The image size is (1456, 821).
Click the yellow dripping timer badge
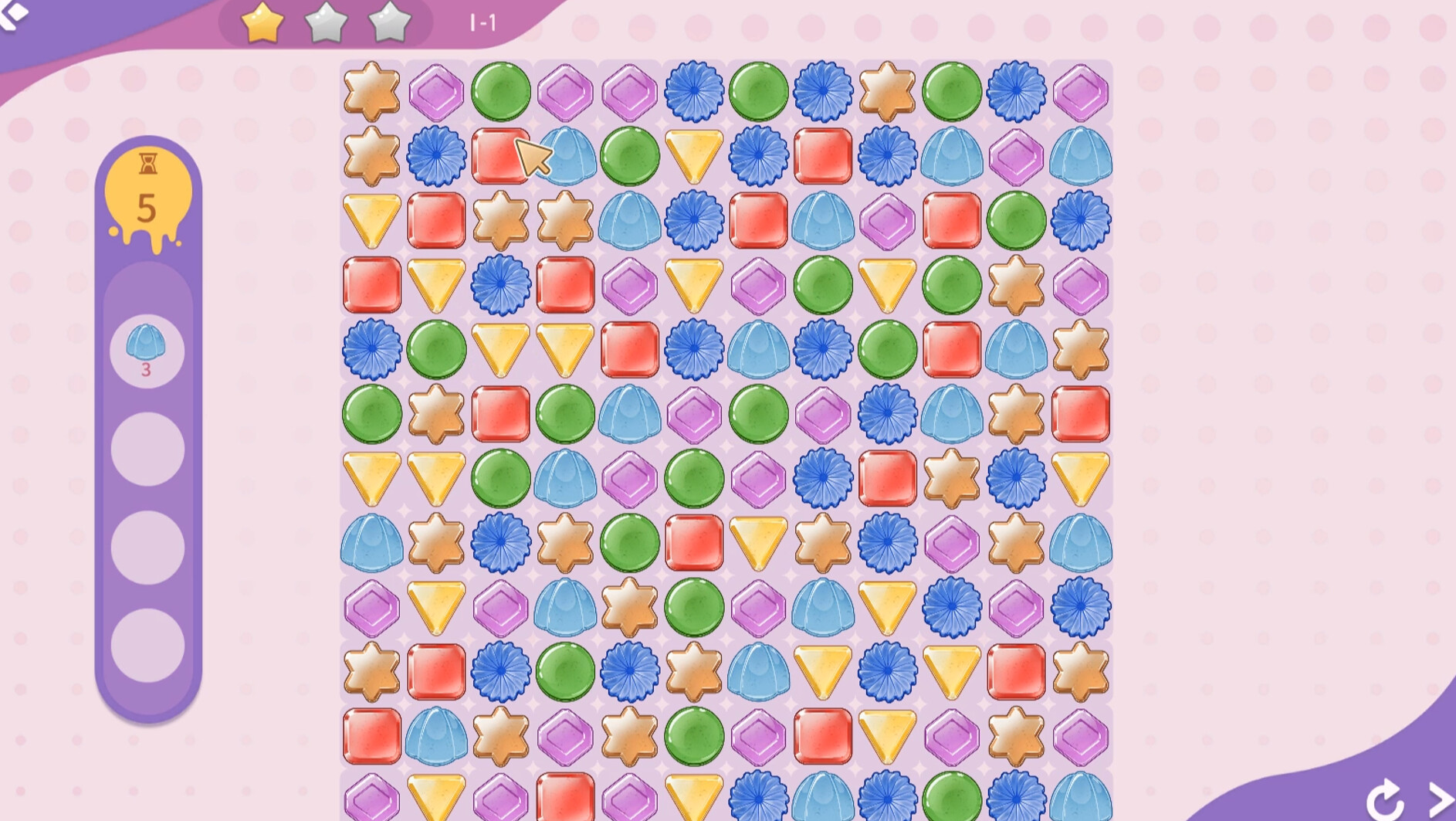(x=148, y=193)
